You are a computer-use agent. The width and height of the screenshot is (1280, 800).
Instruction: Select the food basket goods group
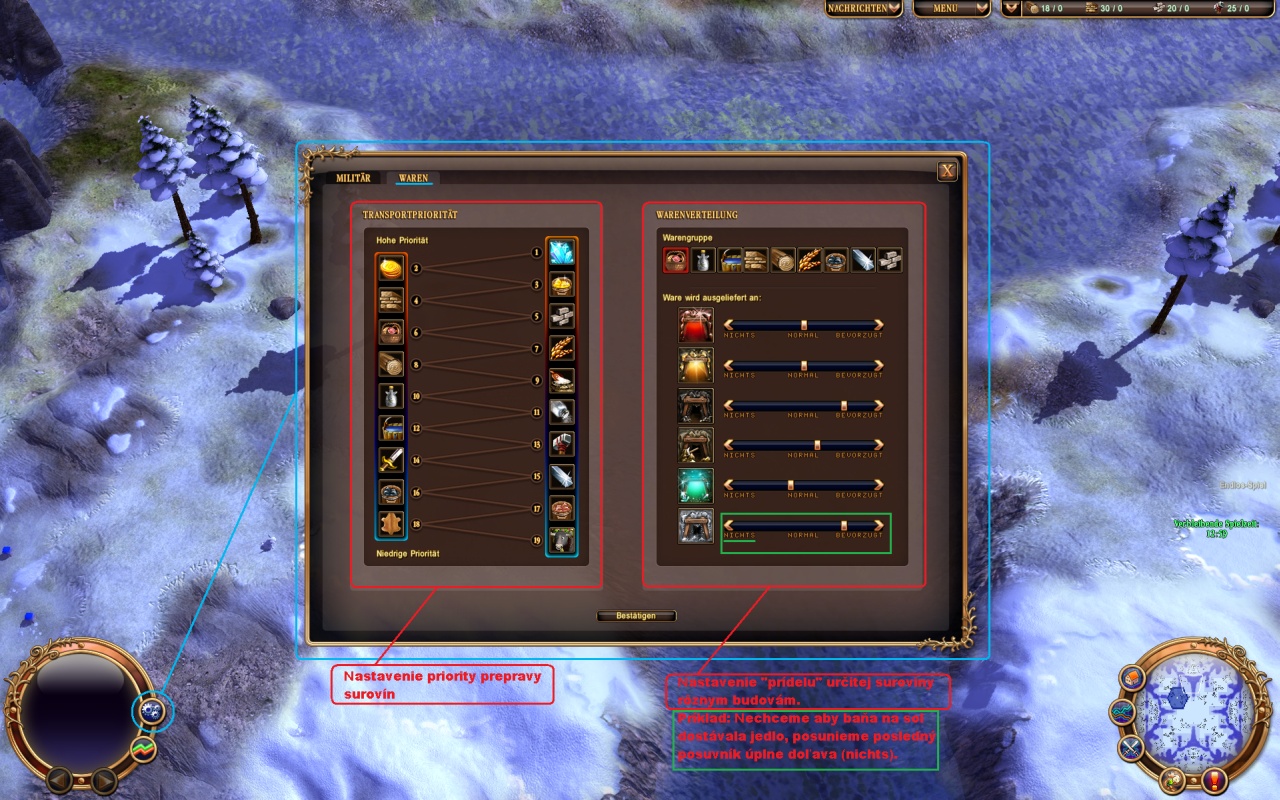tap(675, 260)
